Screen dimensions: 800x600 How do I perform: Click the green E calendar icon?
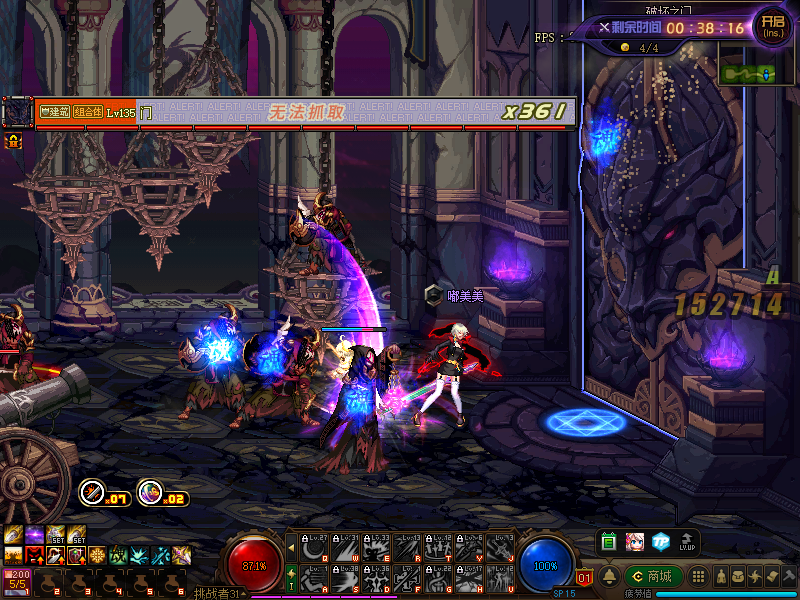609,541
